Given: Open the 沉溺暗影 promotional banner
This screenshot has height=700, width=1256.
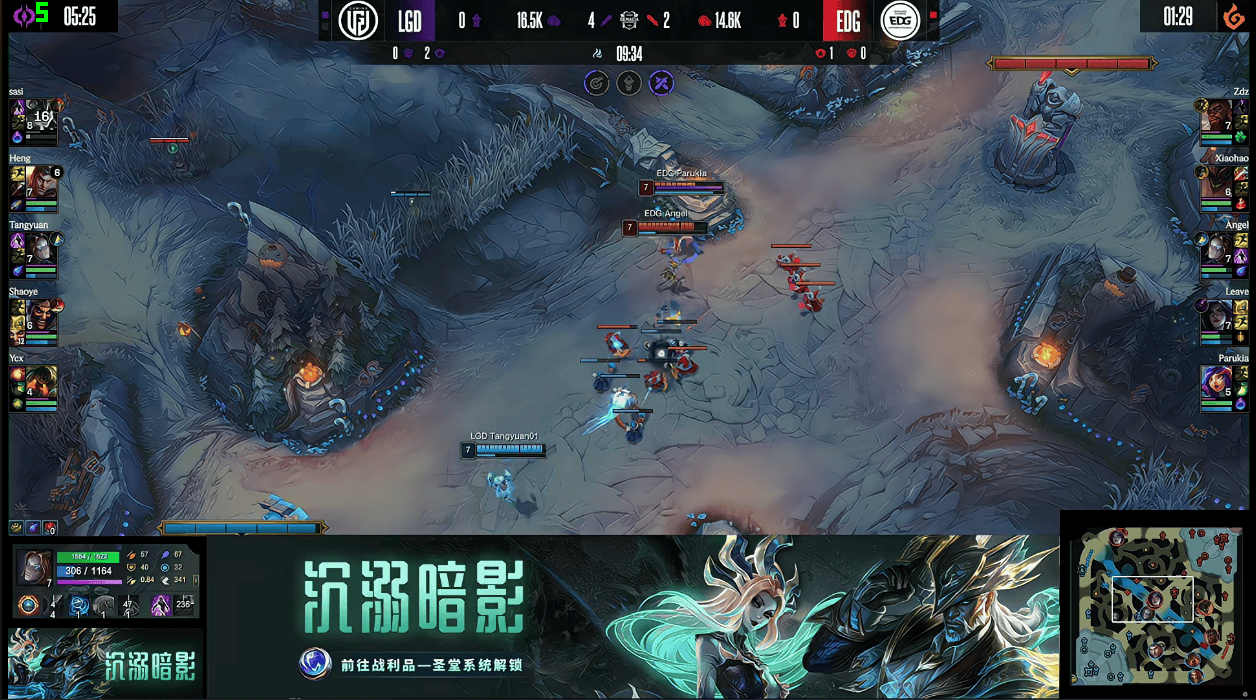Looking at the screenshot, I should click(632, 617).
